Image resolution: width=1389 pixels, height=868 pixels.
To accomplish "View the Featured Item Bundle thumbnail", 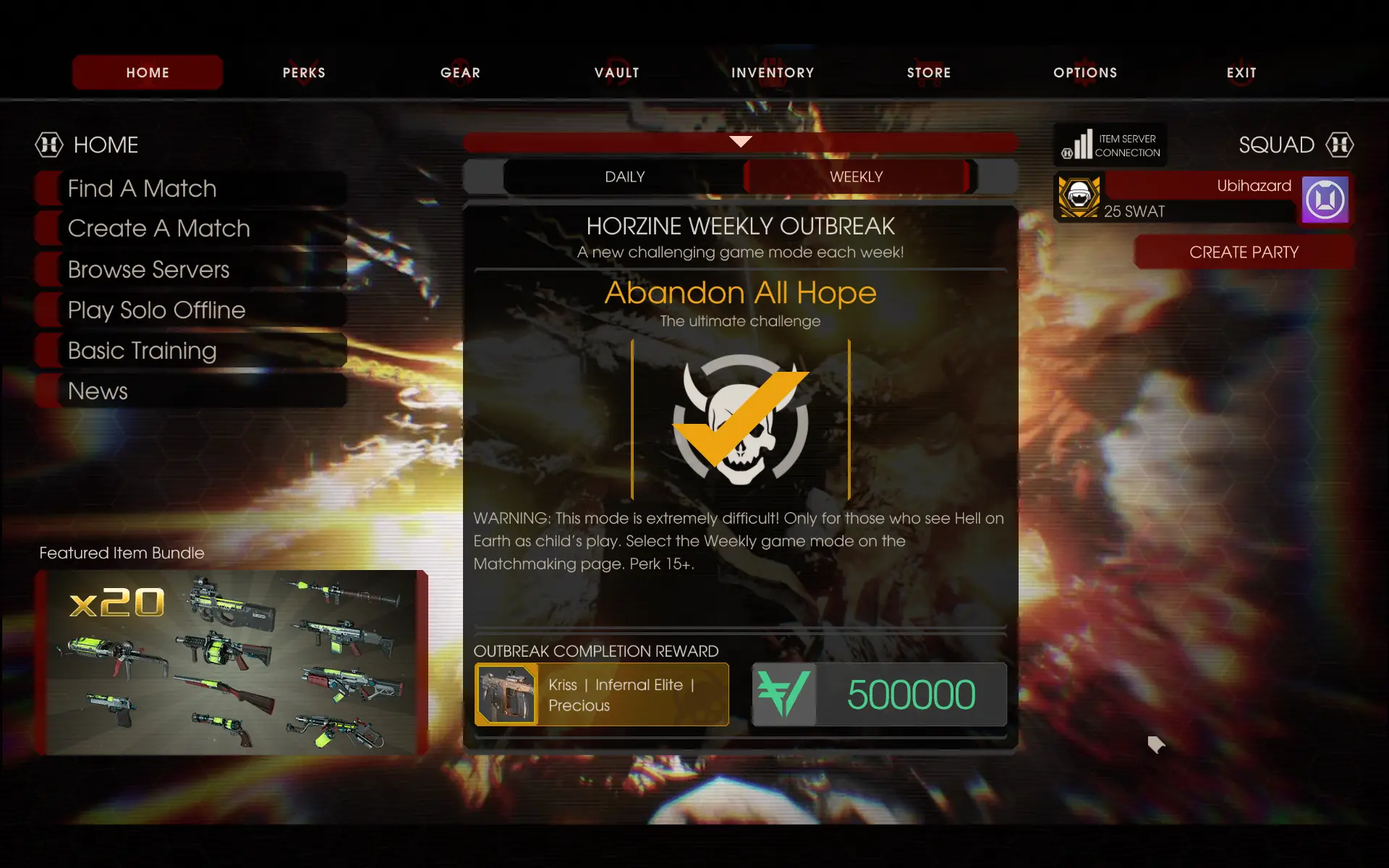I will [231, 662].
